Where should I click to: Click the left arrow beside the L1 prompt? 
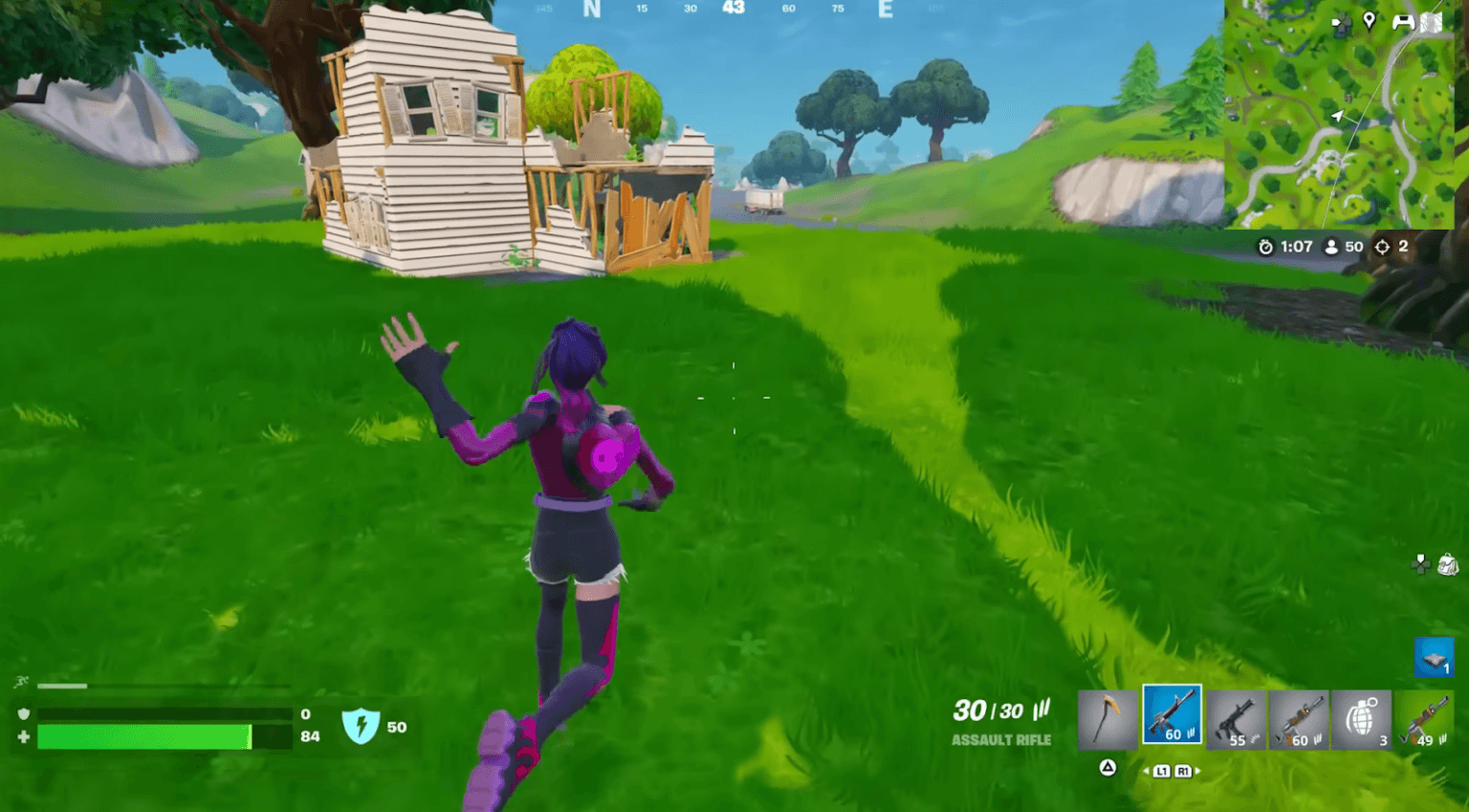click(x=1148, y=770)
